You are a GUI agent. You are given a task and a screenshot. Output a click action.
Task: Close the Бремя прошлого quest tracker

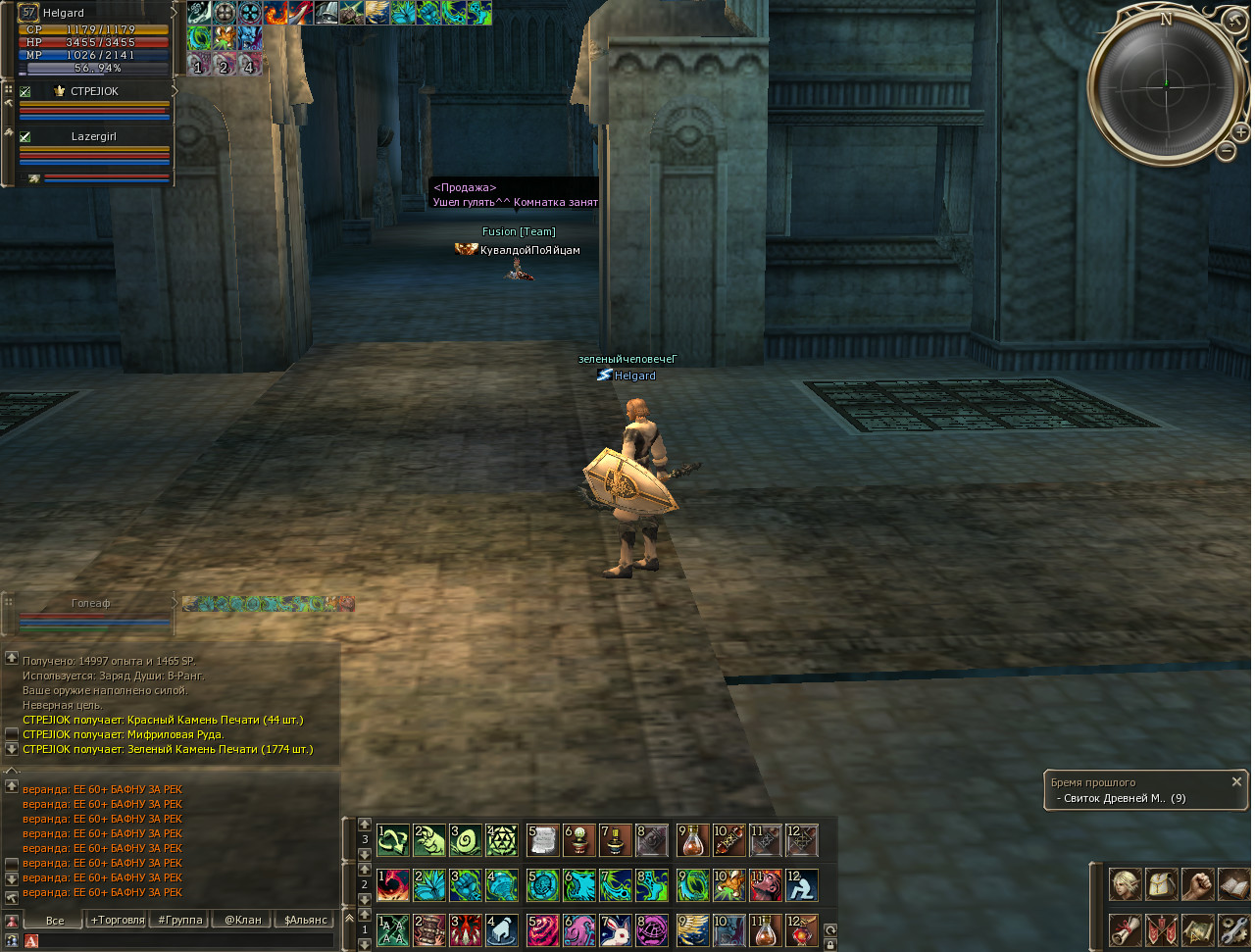coord(1236,781)
